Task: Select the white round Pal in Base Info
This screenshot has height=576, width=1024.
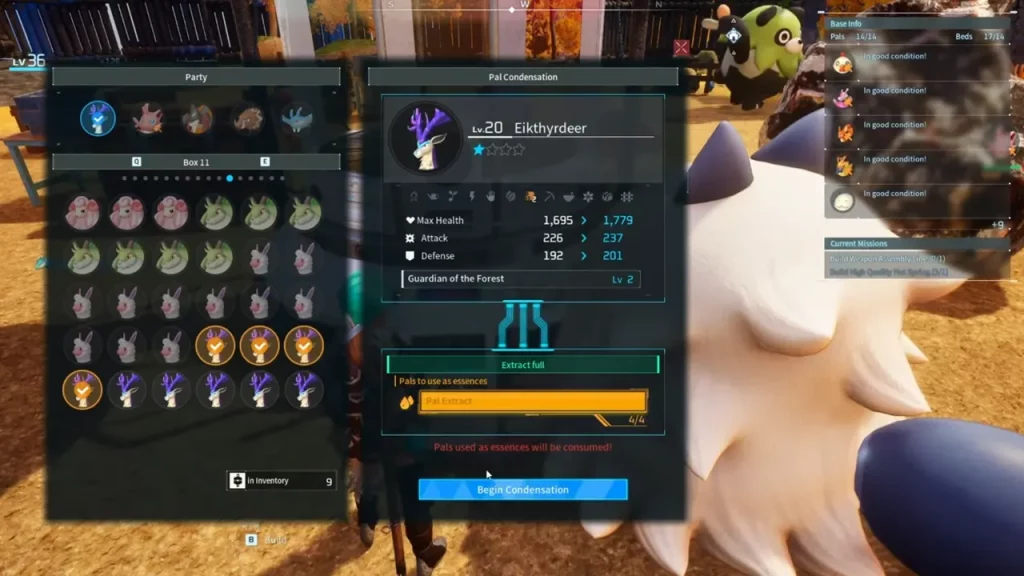Action: click(x=843, y=201)
